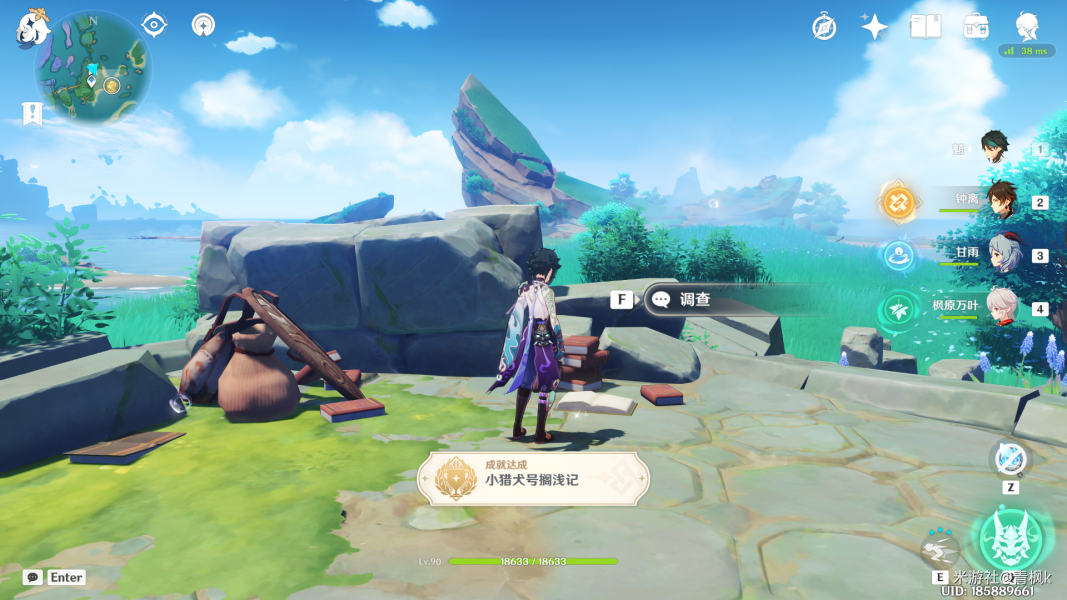Use the elemental skill icon
Screen dimensions: 1067x600
[x=940, y=548]
